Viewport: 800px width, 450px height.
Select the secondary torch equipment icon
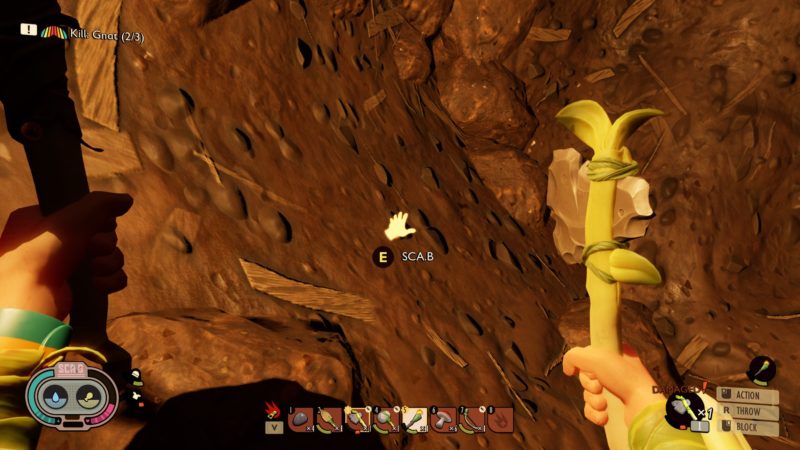point(761,369)
